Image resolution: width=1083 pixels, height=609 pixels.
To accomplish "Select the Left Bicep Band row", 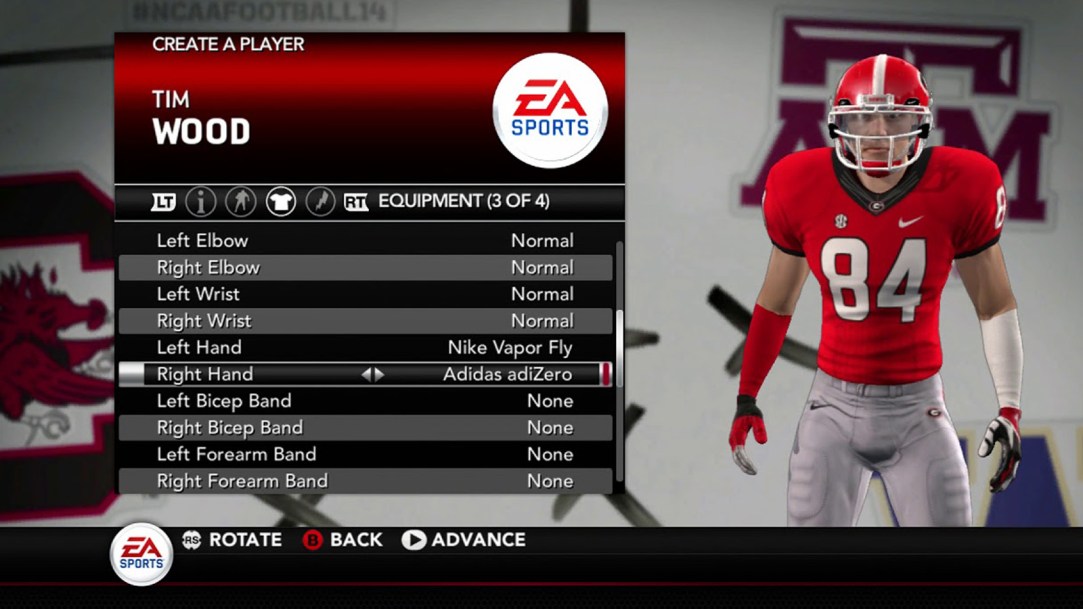I will click(365, 401).
